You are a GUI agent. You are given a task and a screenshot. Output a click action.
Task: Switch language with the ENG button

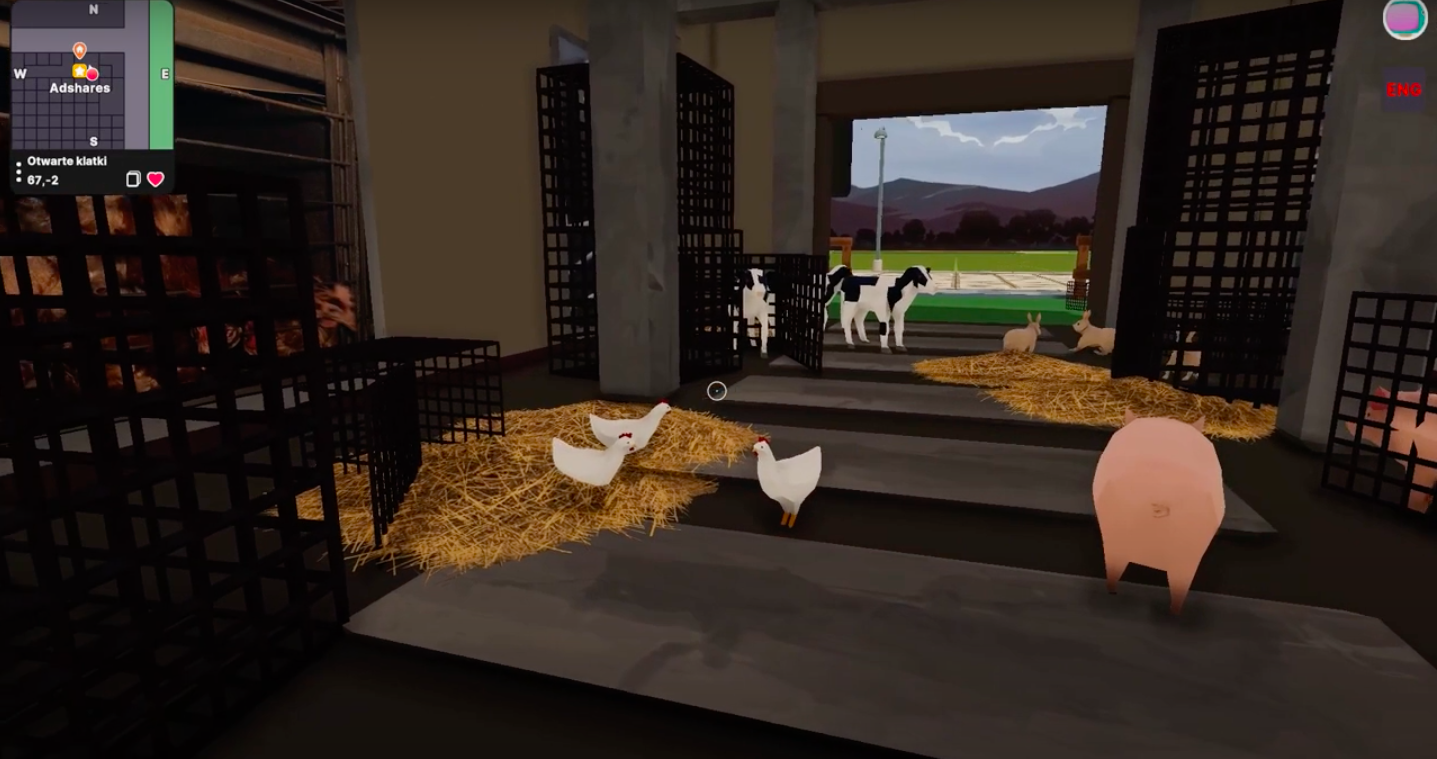[x=1403, y=90]
